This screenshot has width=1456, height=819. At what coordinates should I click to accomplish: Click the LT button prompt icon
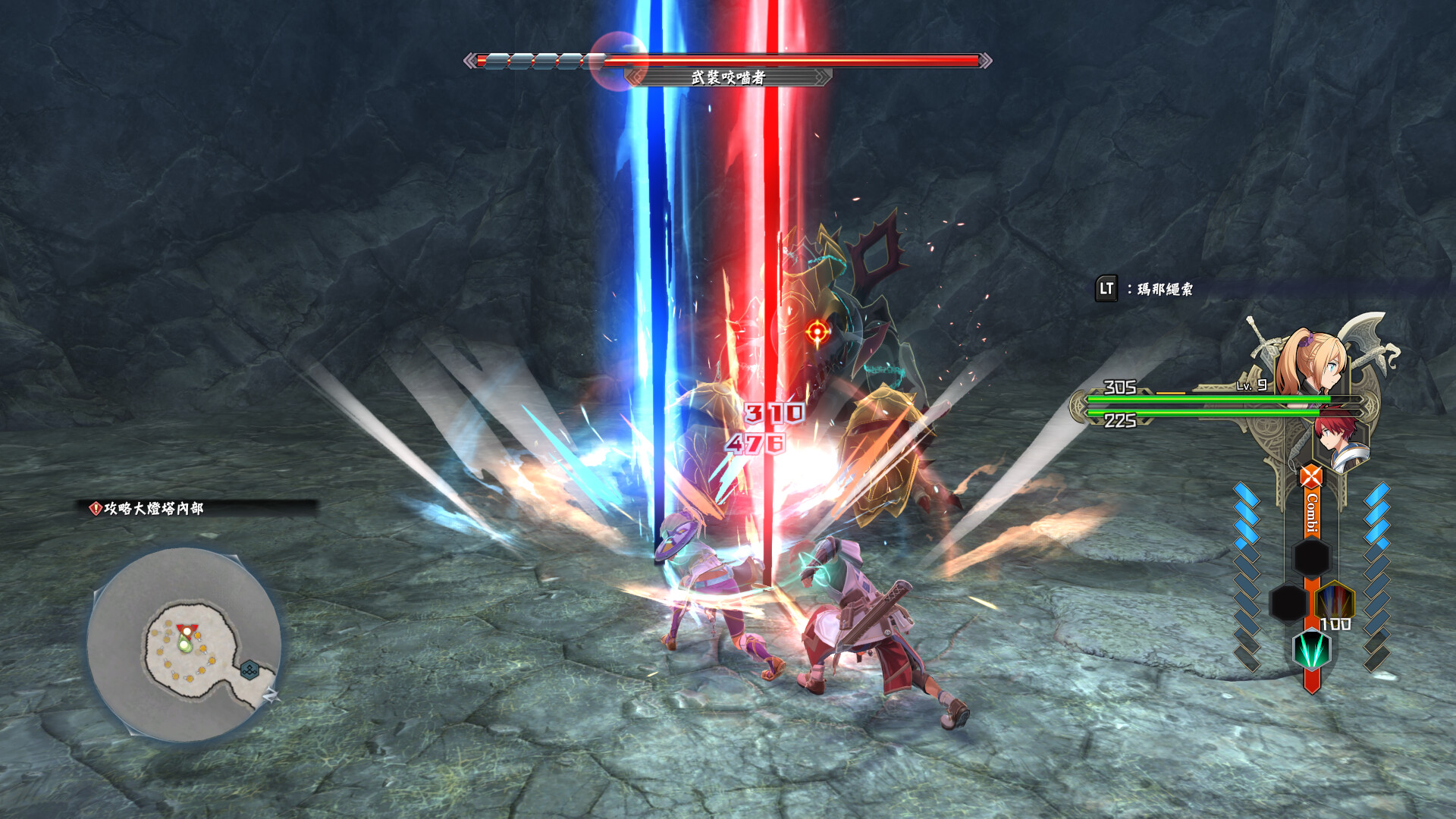coord(1107,287)
